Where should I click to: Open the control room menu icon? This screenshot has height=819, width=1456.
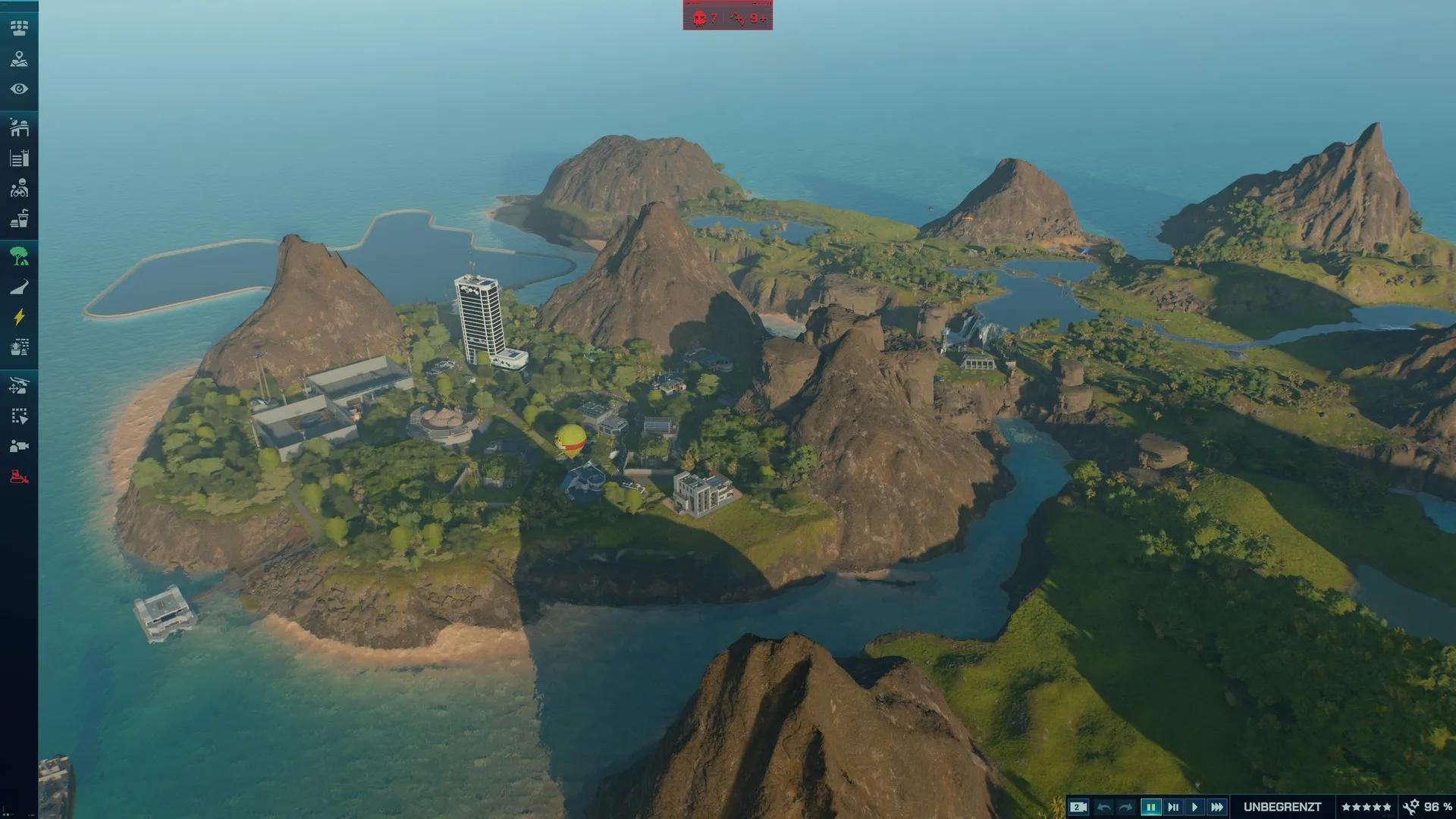19,28
